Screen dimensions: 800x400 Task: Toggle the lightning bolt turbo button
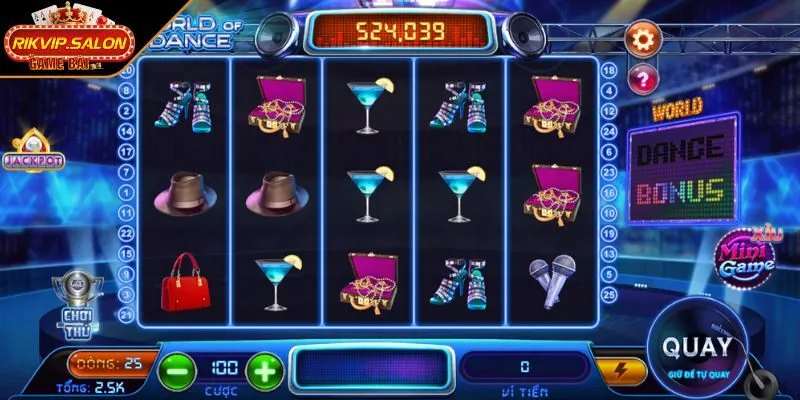click(x=621, y=370)
